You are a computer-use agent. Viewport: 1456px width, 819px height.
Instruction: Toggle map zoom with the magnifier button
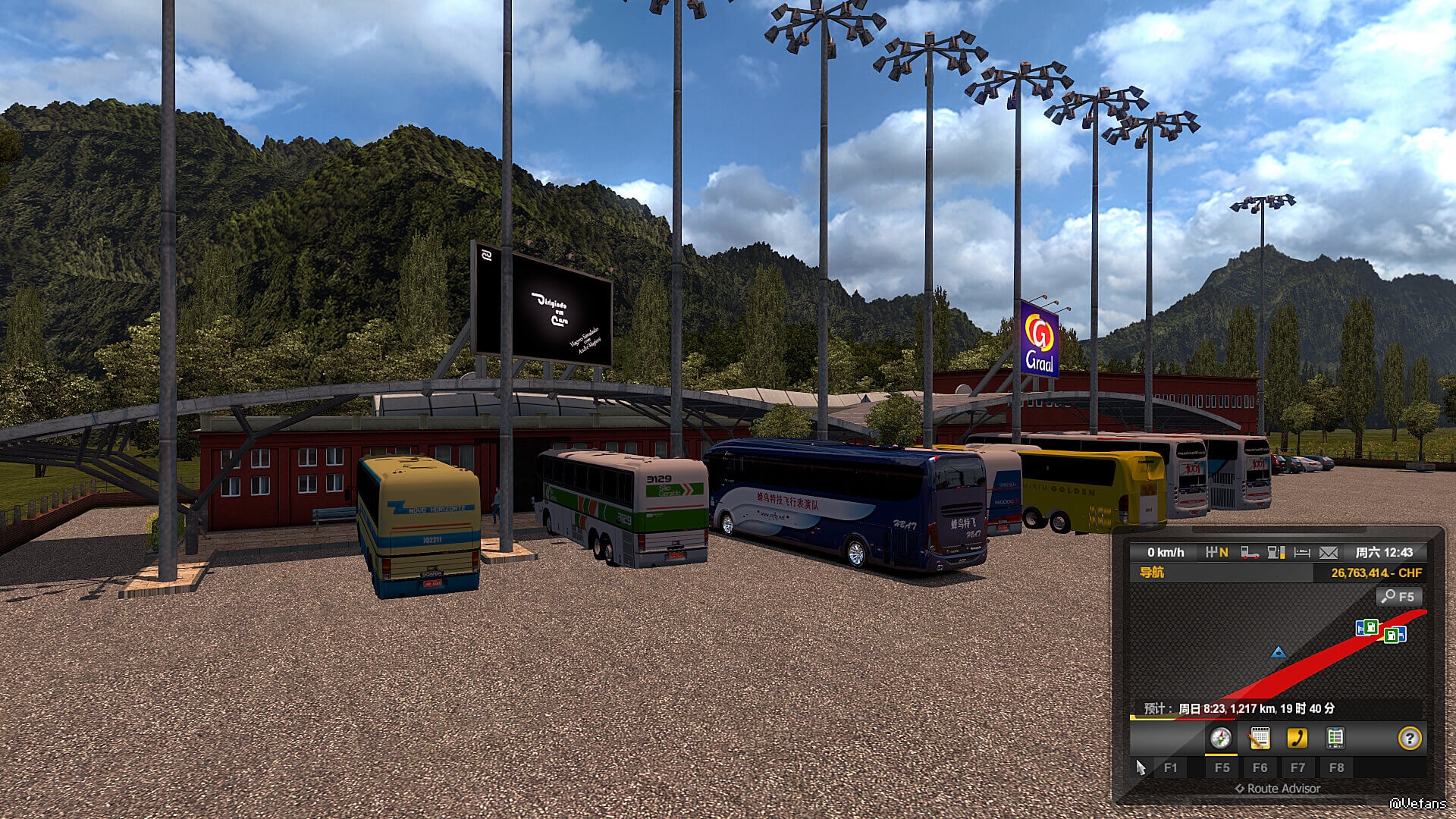[x=1398, y=597]
